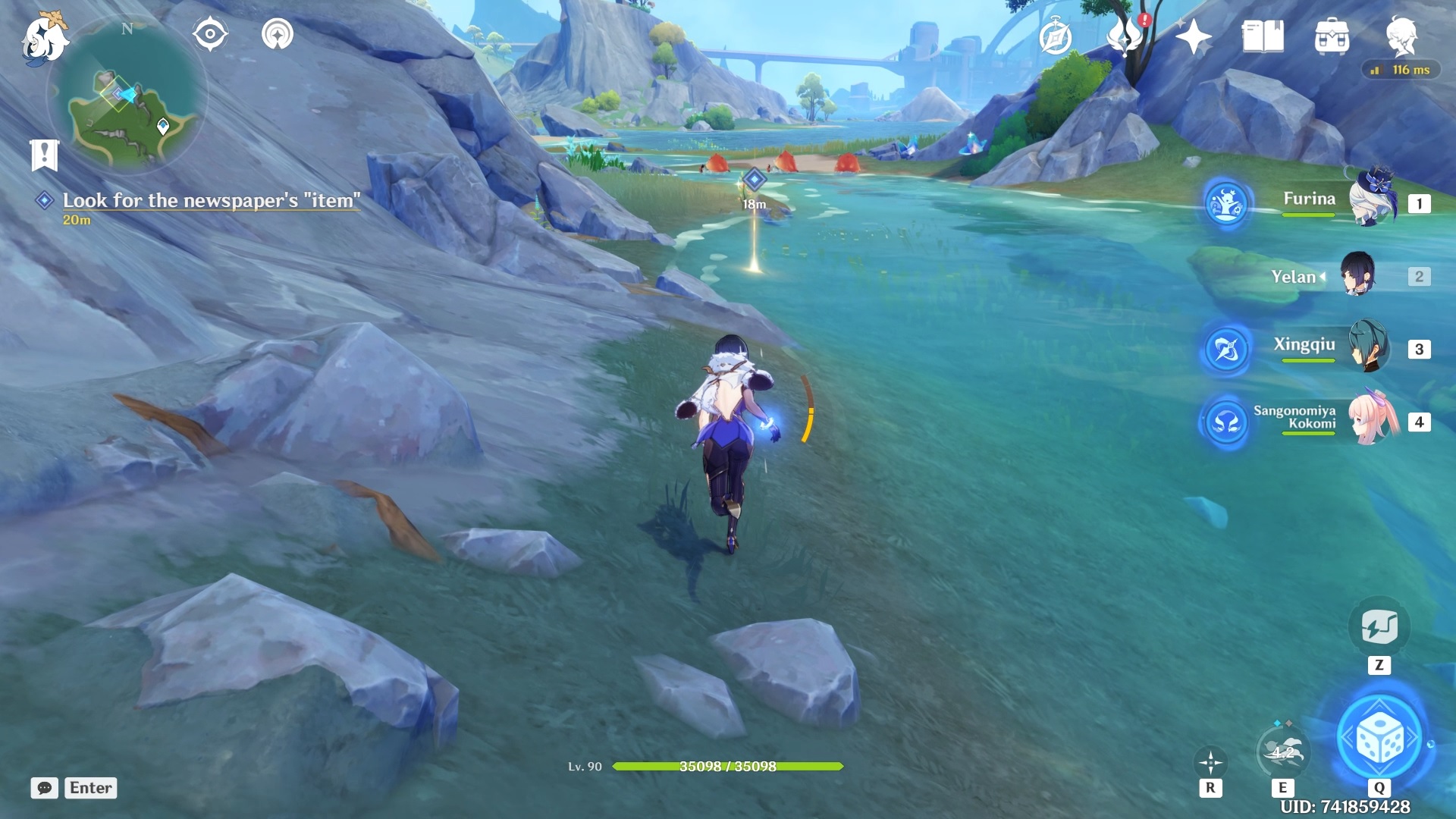Open the wish four-pointed star icon
This screenshot has height=819, width=1456.
1194,36
